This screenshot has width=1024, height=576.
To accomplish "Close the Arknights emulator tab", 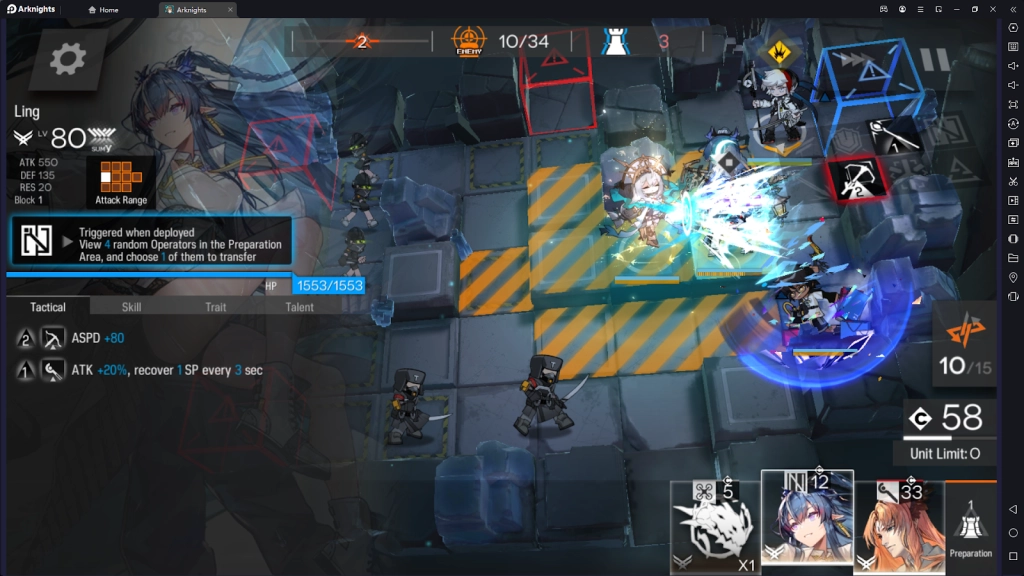I will [230, 10].
